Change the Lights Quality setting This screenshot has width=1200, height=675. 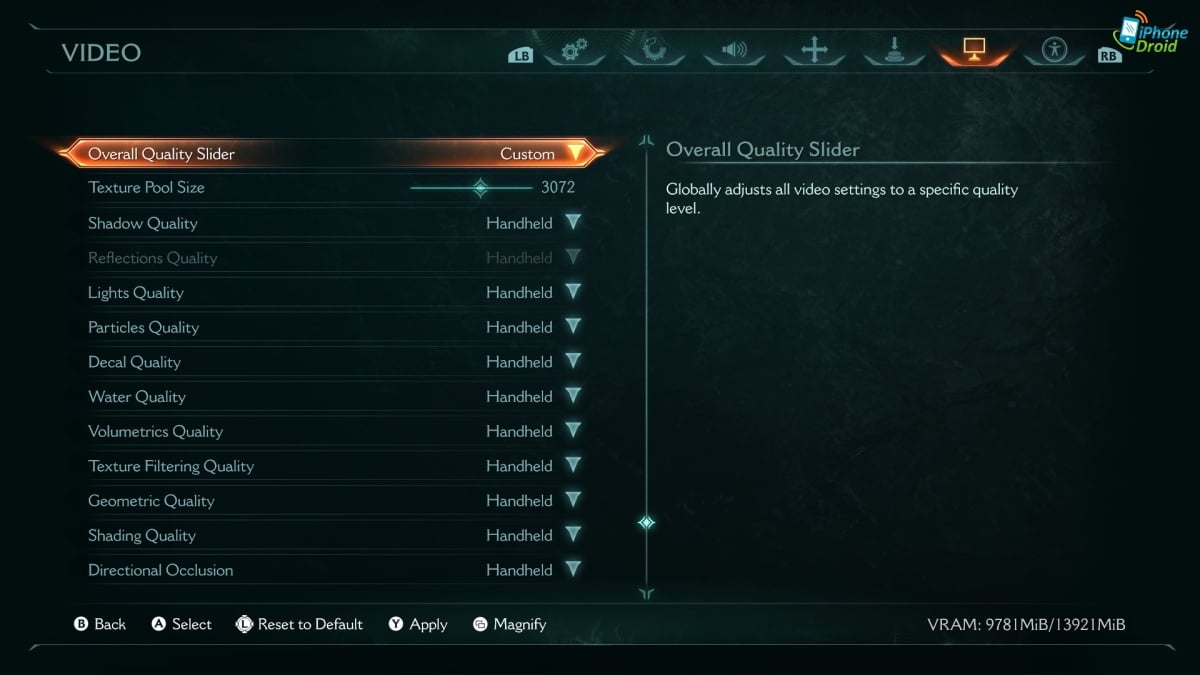click(573, 292)
